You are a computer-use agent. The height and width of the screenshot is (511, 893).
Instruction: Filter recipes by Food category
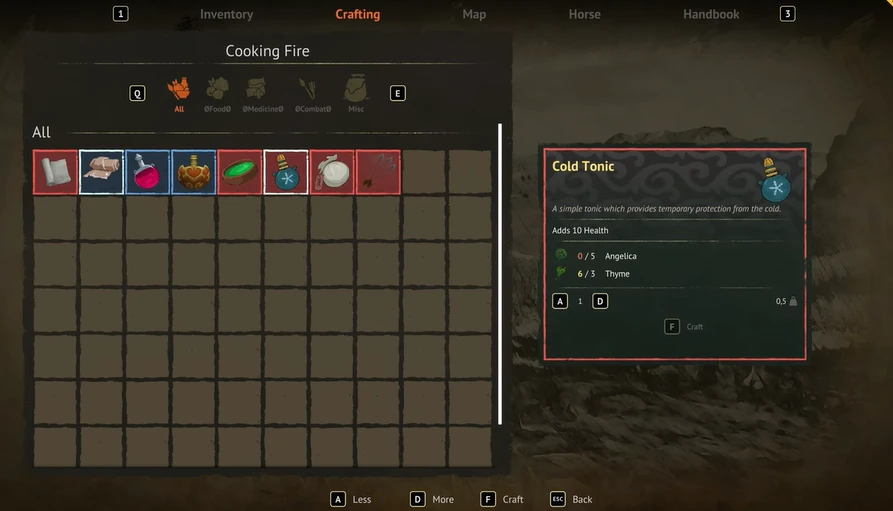click(x=217, y=93)
